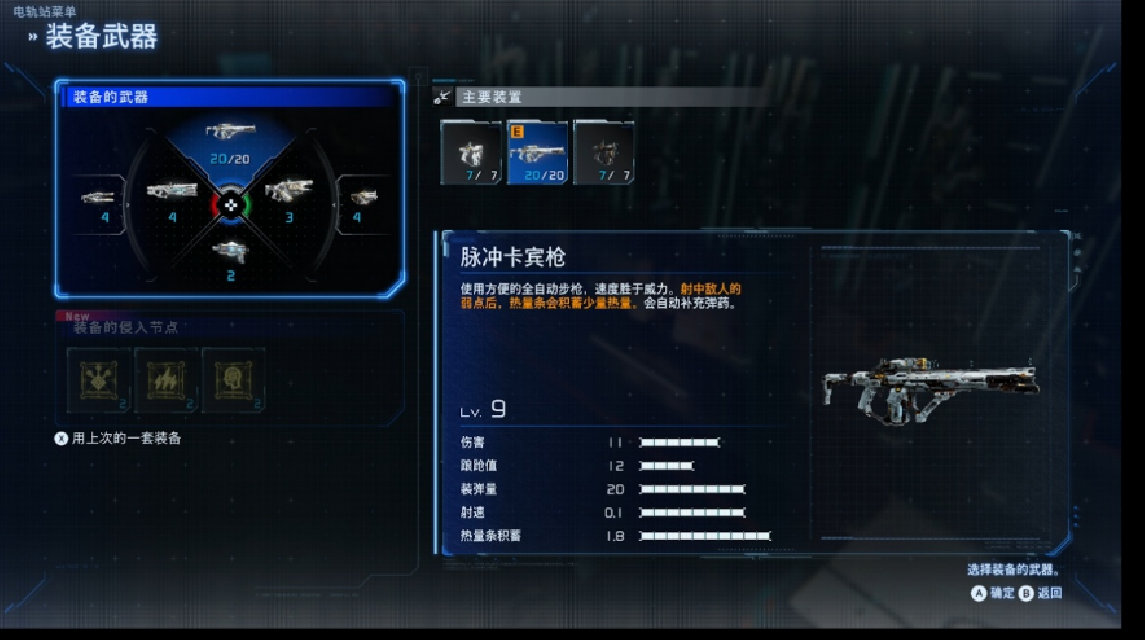
Task: Choose the light pistol-shaped main weapon with 7/7 ammo
Action: click(x=471, y=153)
